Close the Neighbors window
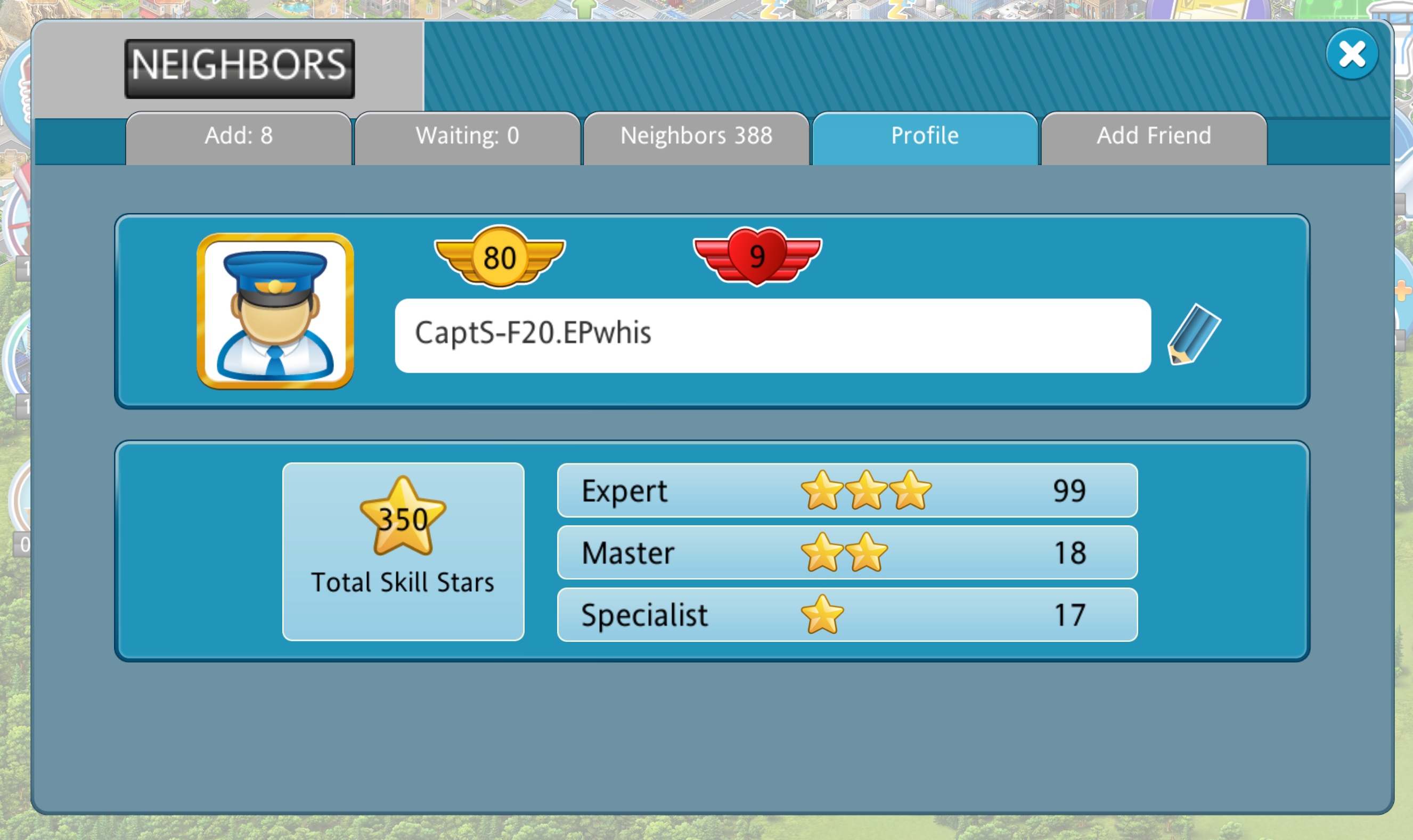This screenshot has height=840, width=1413. tap(1351, 54)
